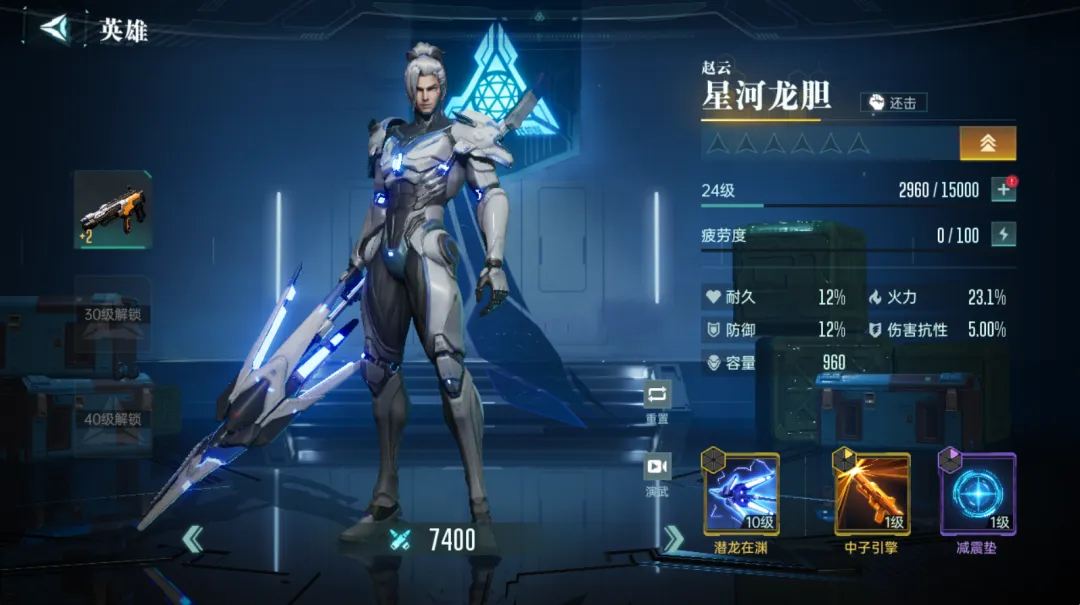Tap the 还击 button beside the hero name

(x=893, y=102)
